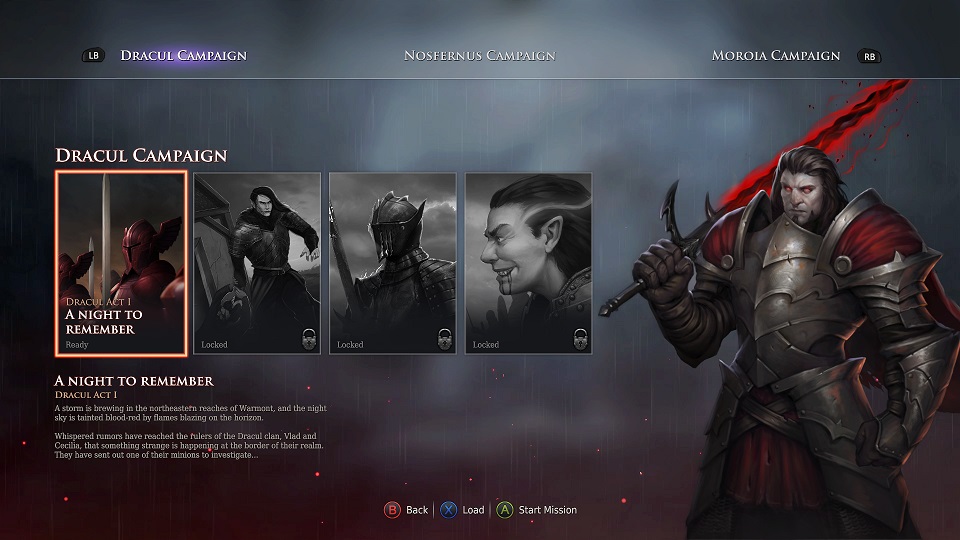This screenshot has width=960, height=540.
Task: Select the Moroia Campaign tab
Action: [x=775, y=55]
